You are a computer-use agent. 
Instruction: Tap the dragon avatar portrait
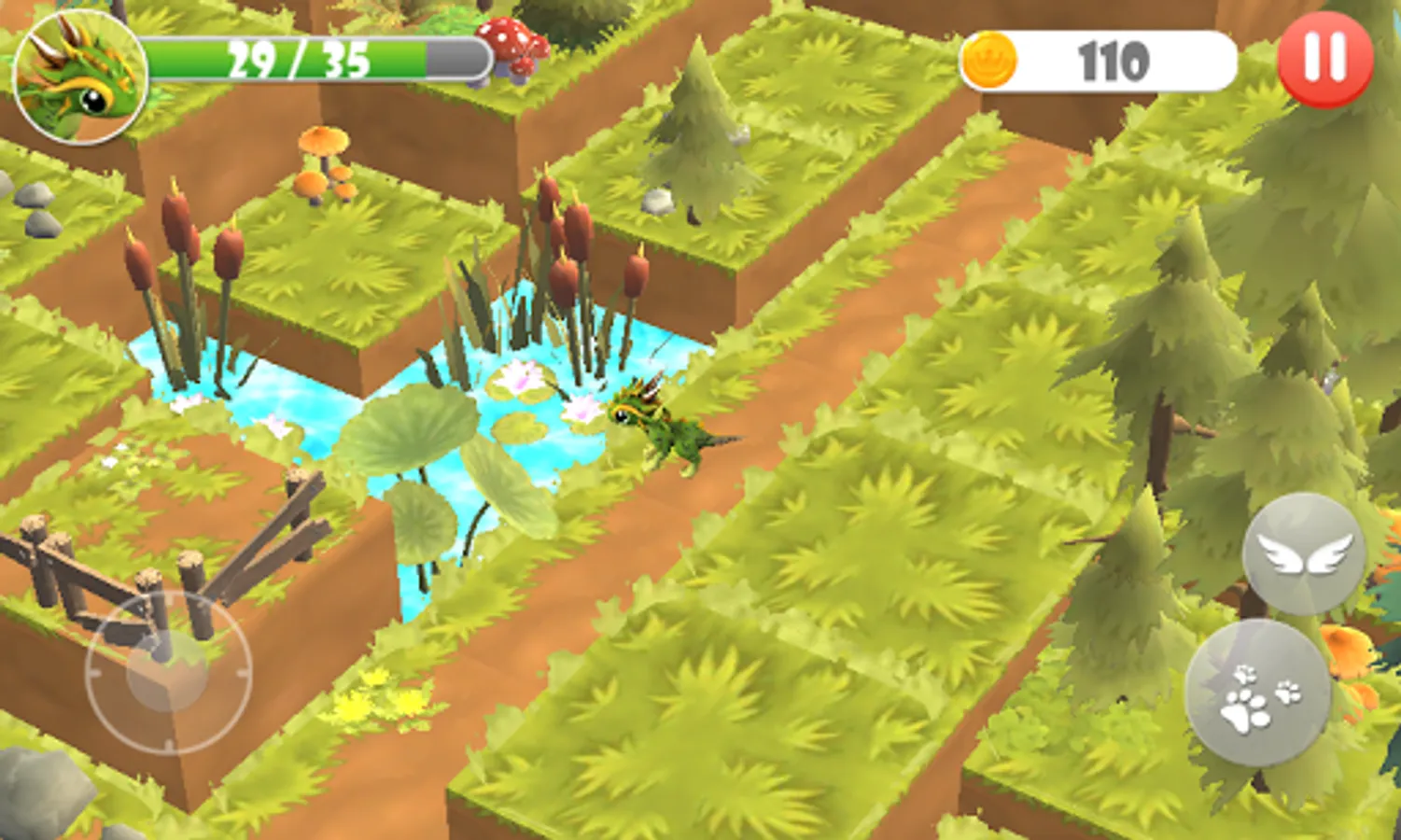coord(77,77)
